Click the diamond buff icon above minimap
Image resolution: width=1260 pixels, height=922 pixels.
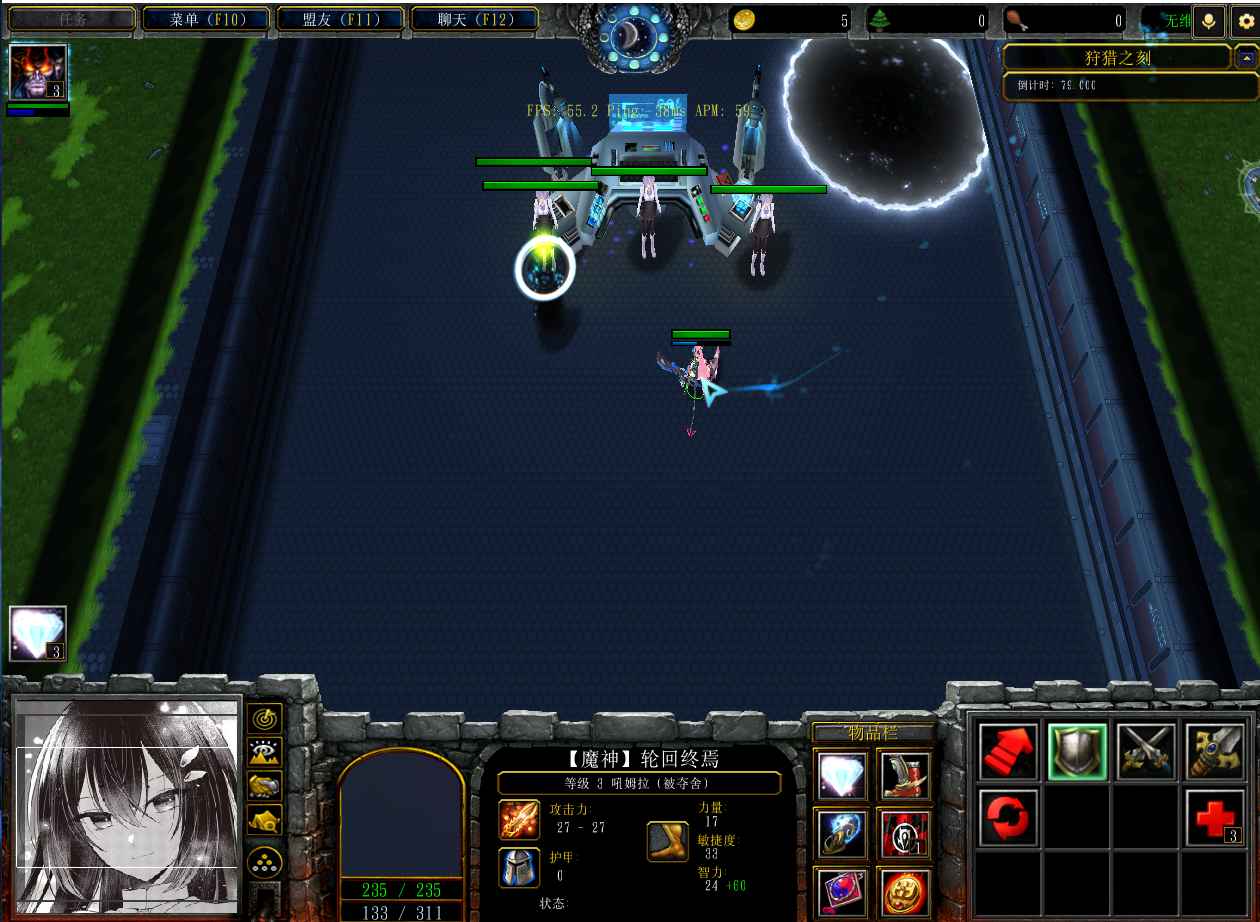(x=38, y=633)
